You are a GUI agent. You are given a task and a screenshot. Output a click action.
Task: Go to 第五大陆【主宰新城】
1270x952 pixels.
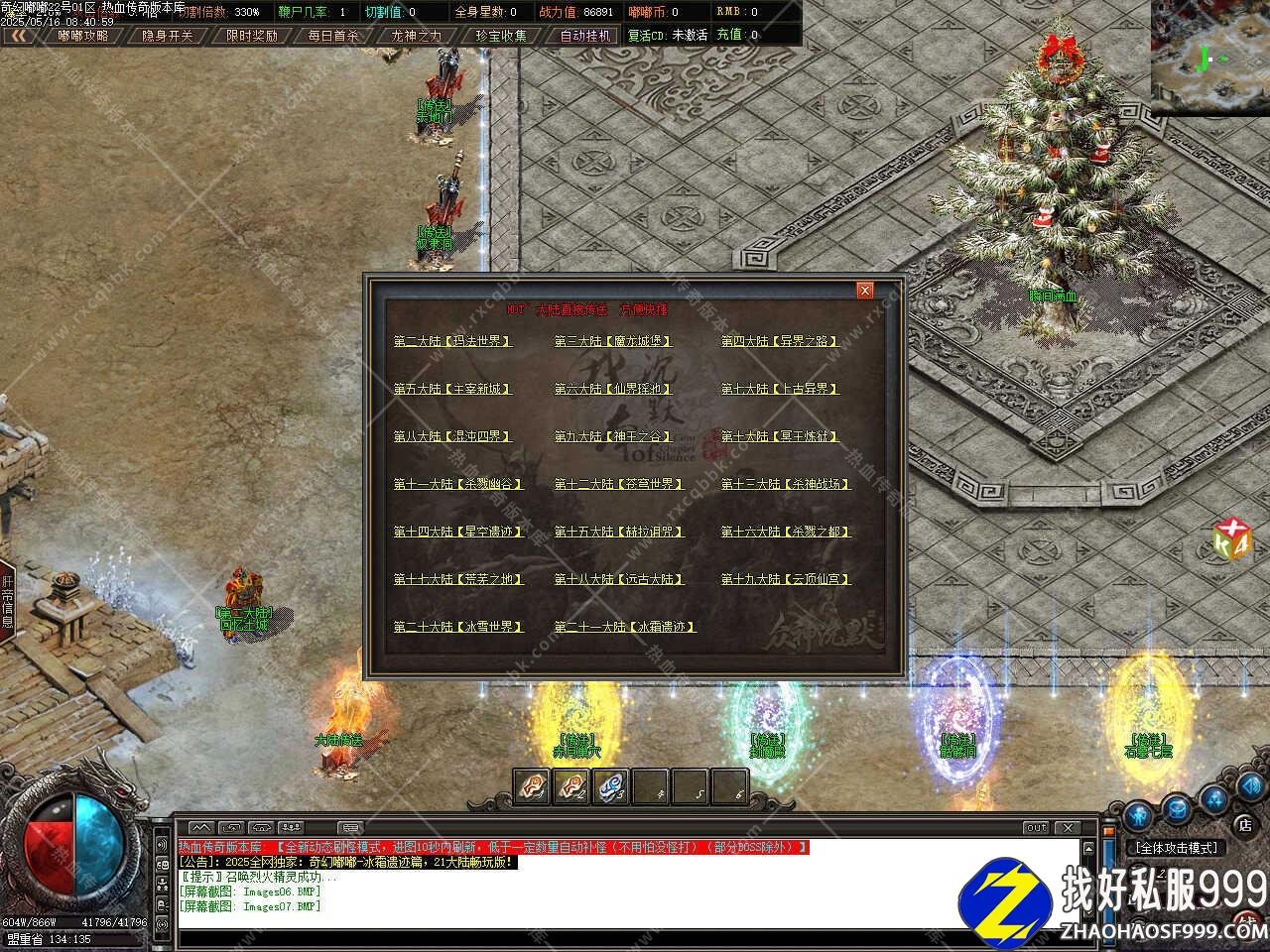pyautogui.click(x=452, y=389)
